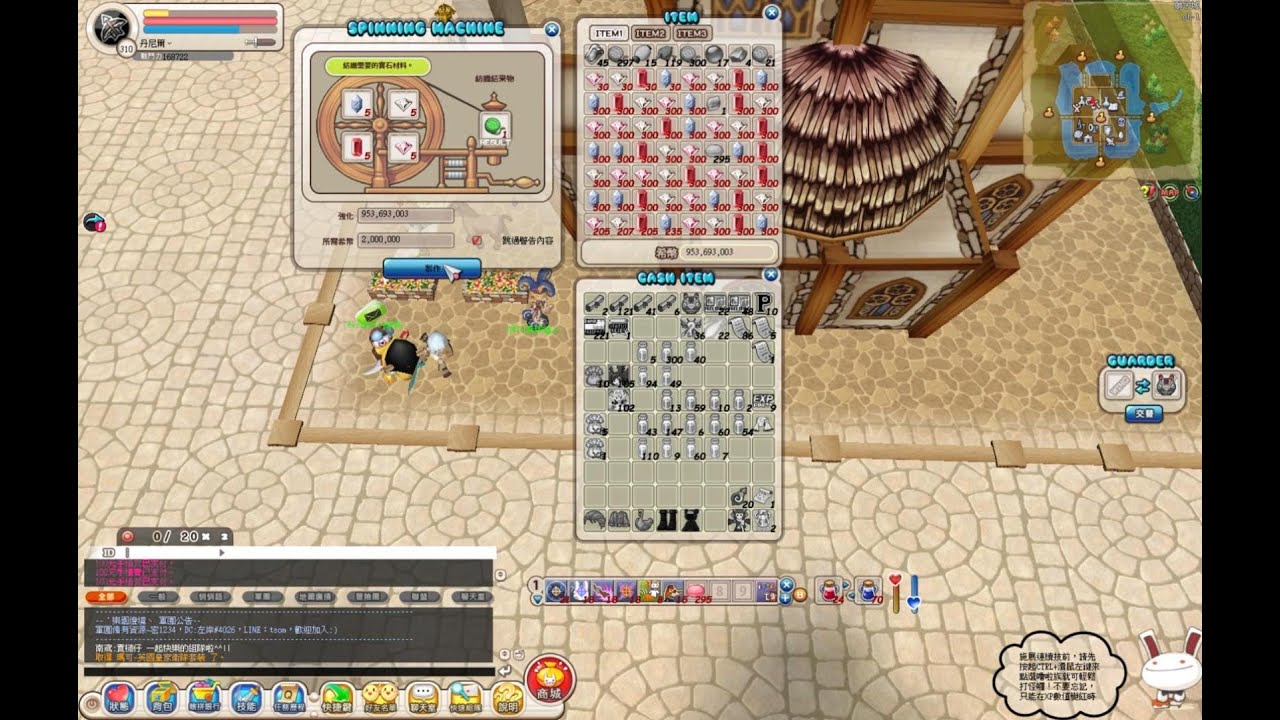Screen dimensions: 1280x720
Task: Open the 商城 shop mall button
Action: [x=548, y=680]
